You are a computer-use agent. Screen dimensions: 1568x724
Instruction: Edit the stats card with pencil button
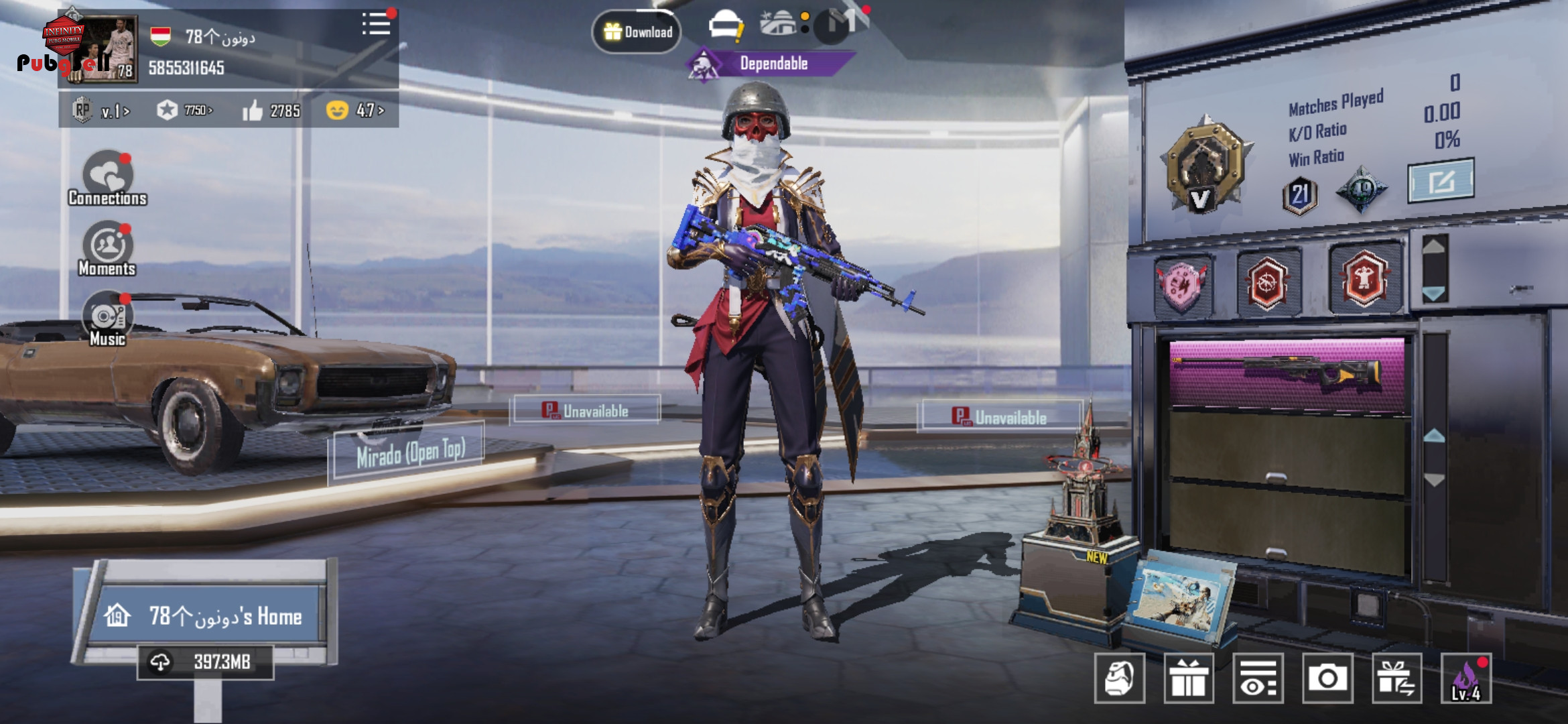(1440, 181)
